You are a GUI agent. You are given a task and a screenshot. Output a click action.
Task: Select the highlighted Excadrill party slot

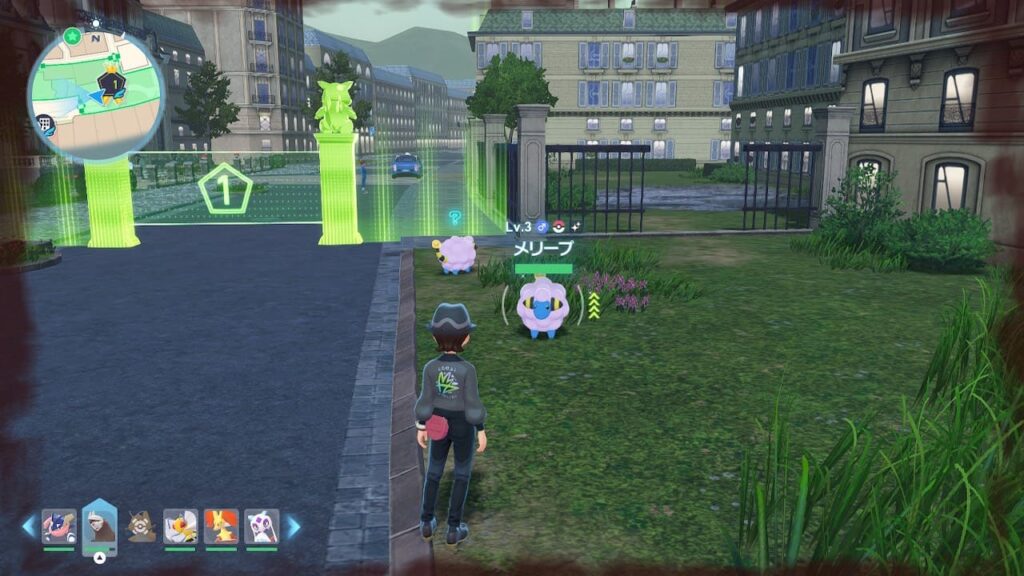[x=99, y=526]
